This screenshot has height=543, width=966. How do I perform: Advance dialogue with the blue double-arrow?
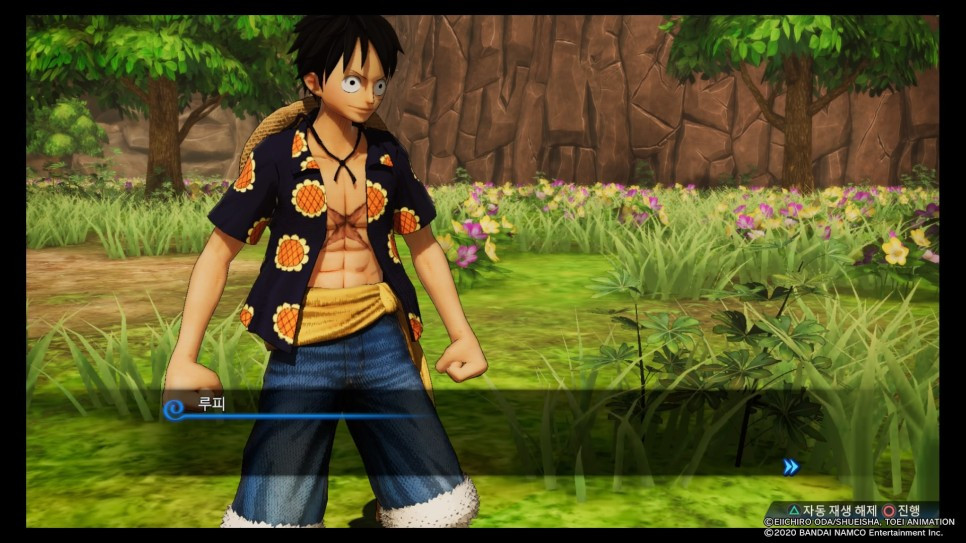click(x=790, y=466)
